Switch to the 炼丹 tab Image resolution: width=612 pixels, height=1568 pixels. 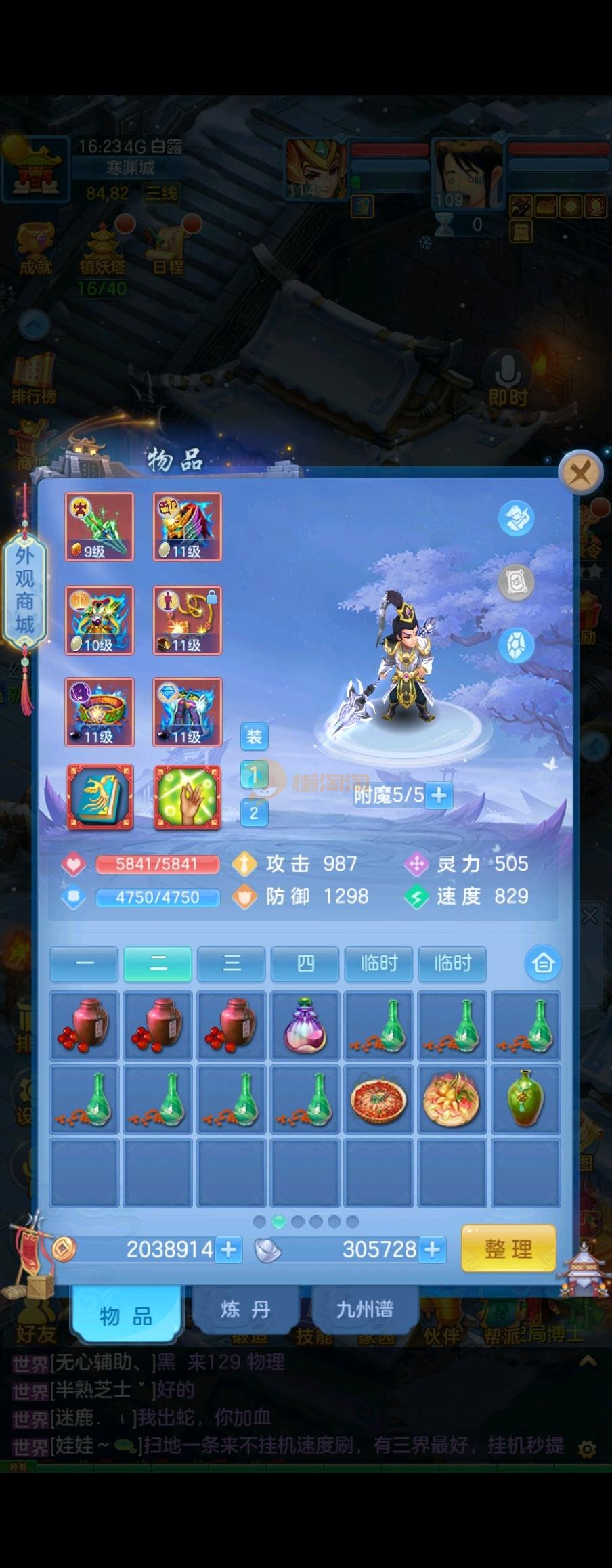pos(245,1309)
